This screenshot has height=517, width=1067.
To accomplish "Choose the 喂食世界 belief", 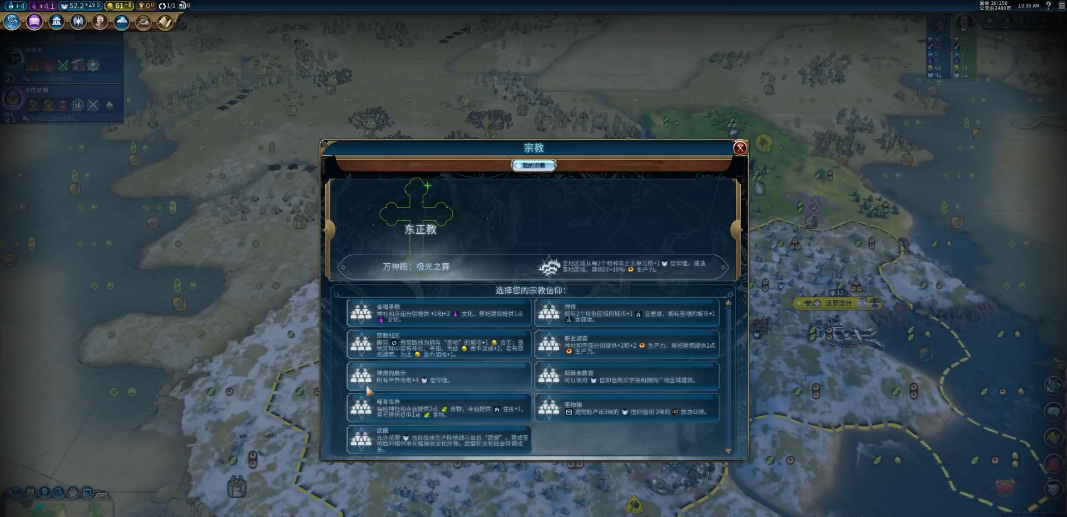I will point(439,407).
